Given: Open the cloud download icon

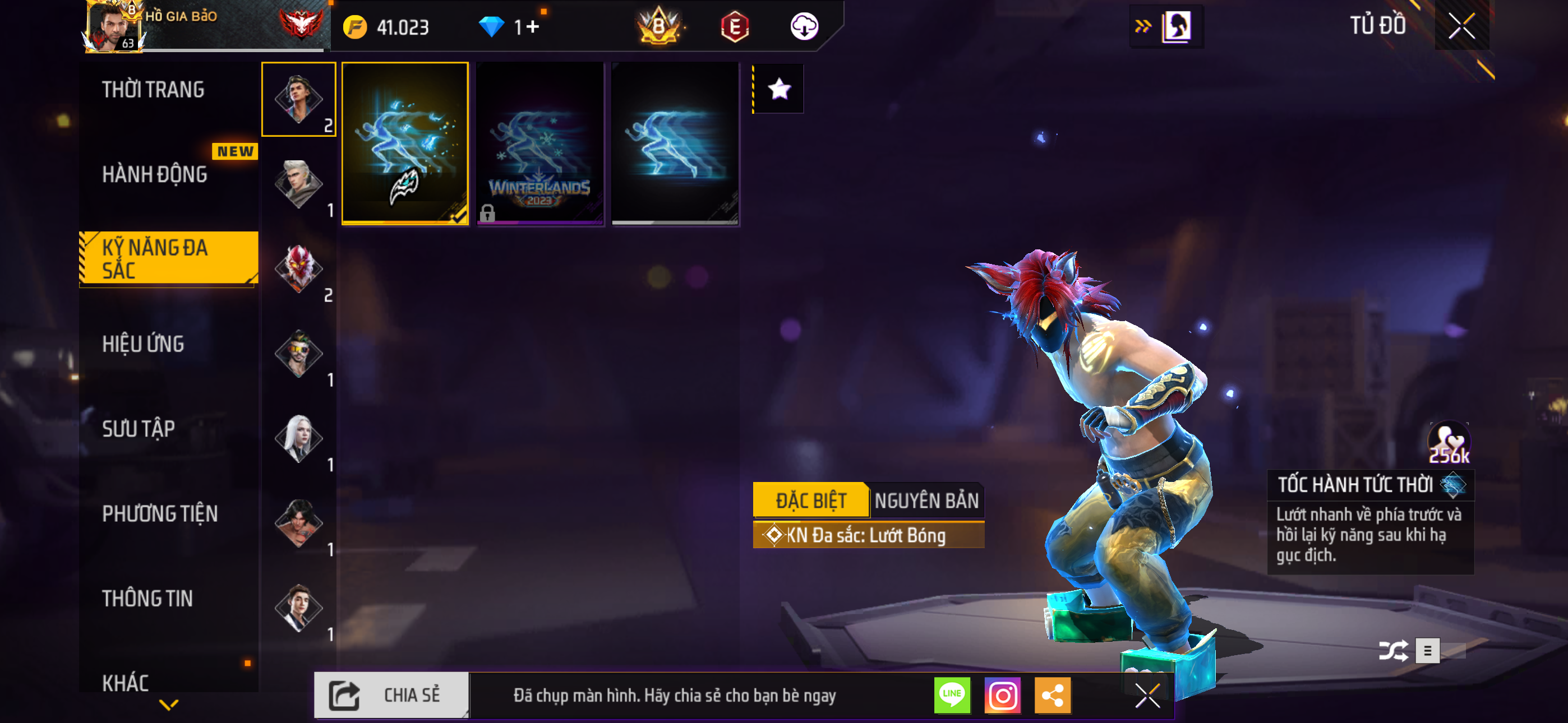Looking at the screenshot, I should point(804,27).
